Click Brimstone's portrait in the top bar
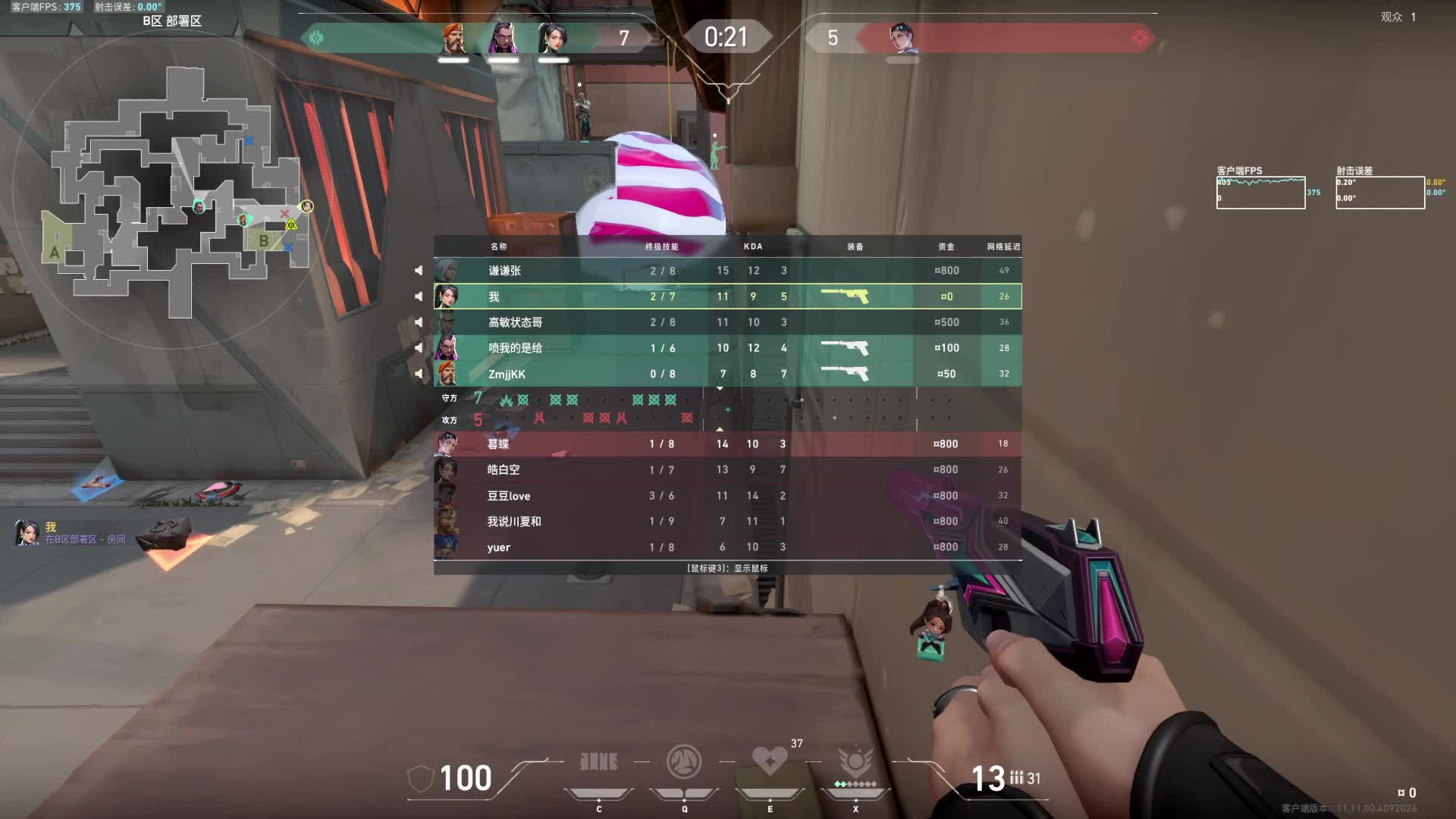The image size is (1456, 819). click(453, 38)
